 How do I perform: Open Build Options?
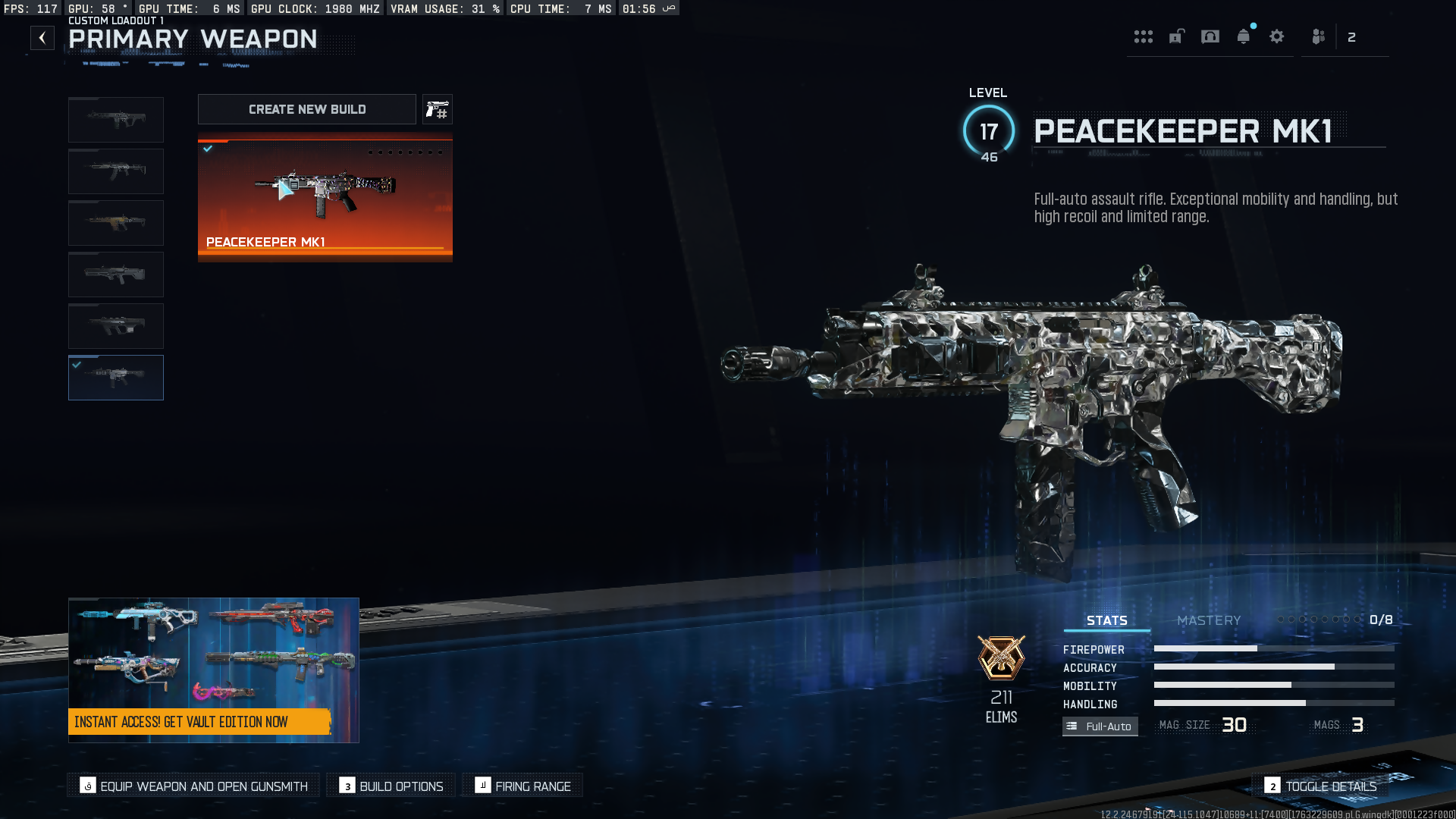point(391,786)
